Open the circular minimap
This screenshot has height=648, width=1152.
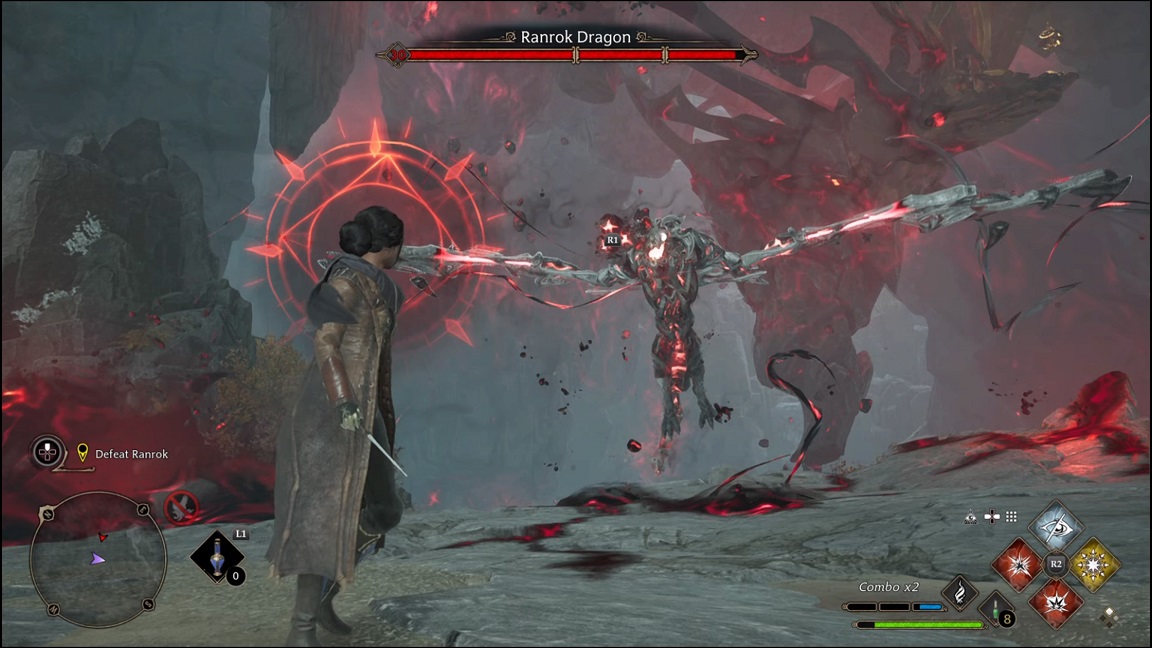coord(98,560)
